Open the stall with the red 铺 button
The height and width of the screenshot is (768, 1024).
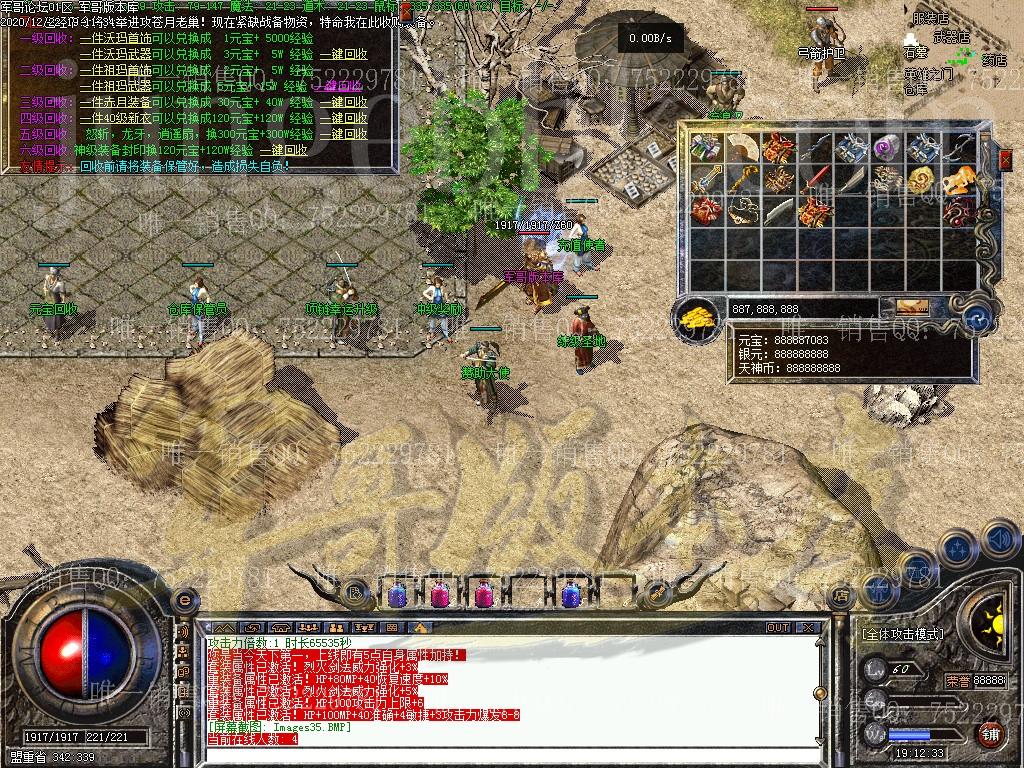point(990,735)
